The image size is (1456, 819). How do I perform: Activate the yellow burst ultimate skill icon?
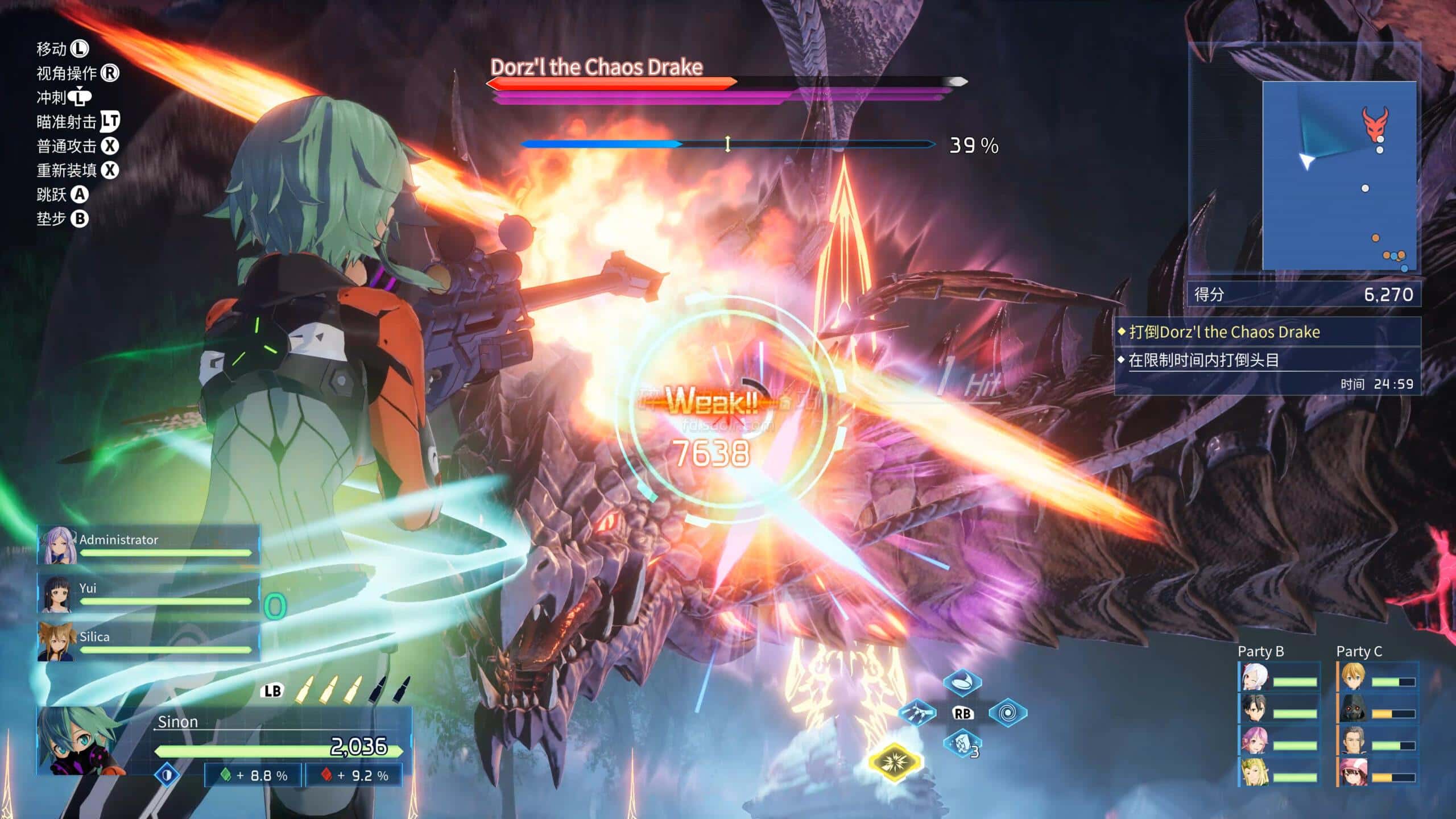click(x=894, y=762)
